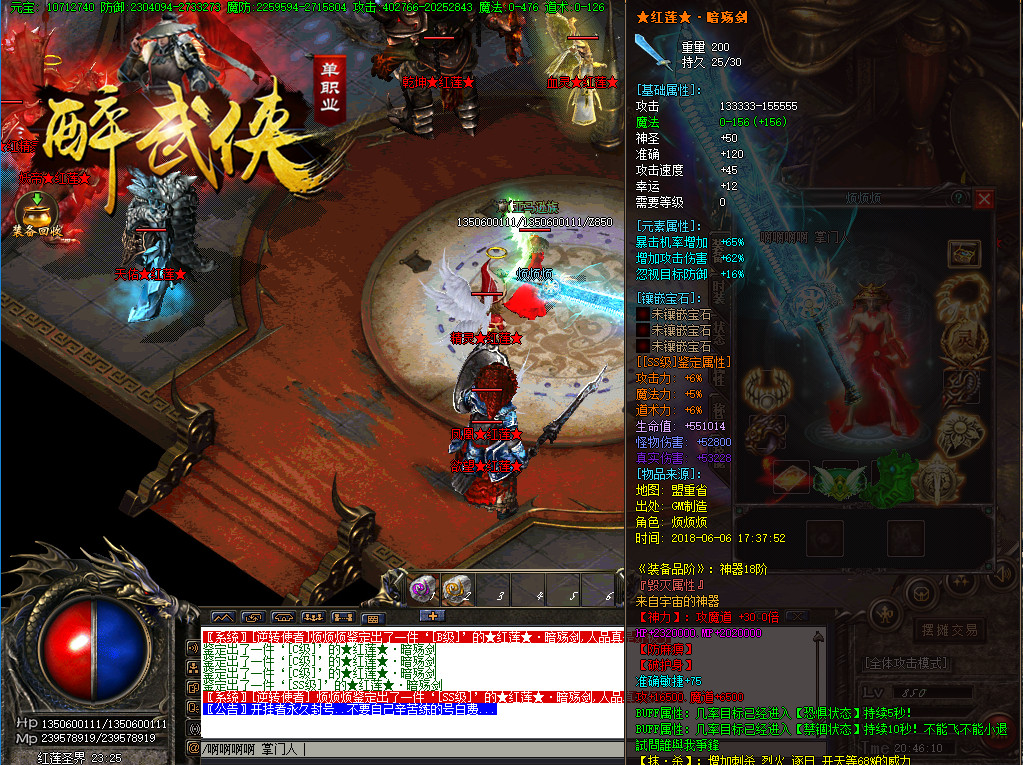Image resolution: width=1023 pixels, height=765 pixels.
Task: Click the mountain-shaped chat tab button
Action: [222, 618]
